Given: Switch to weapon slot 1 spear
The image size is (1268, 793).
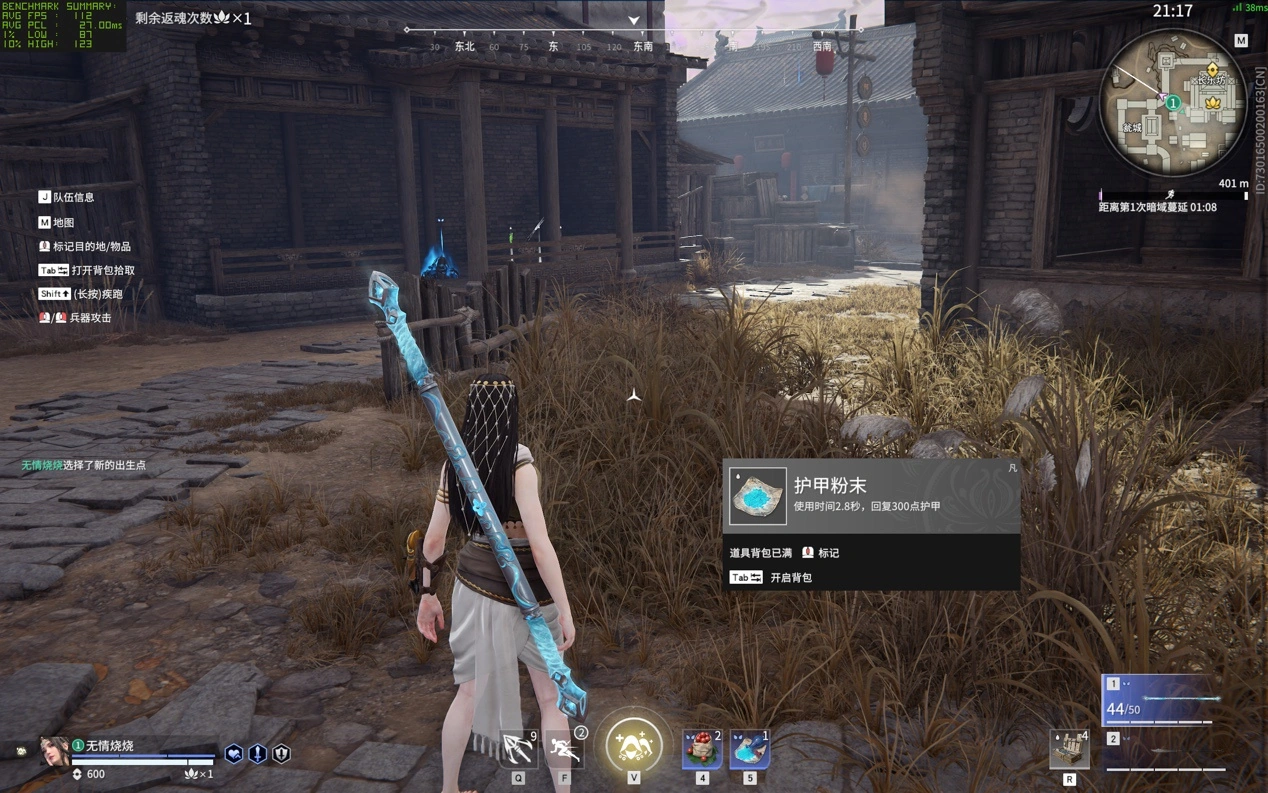Looking at the screenshot, I should [1165, 699].
